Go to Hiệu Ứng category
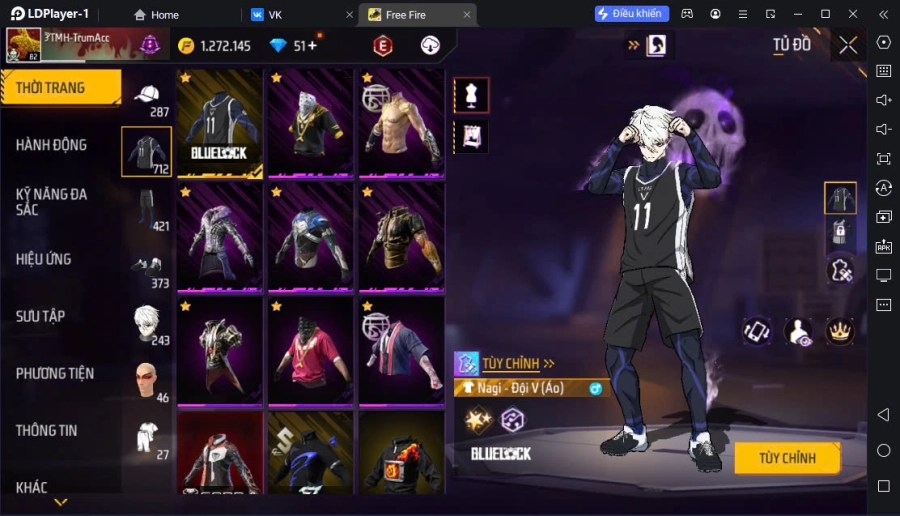The height and width of the screenshot is (516, 900). 44,259
